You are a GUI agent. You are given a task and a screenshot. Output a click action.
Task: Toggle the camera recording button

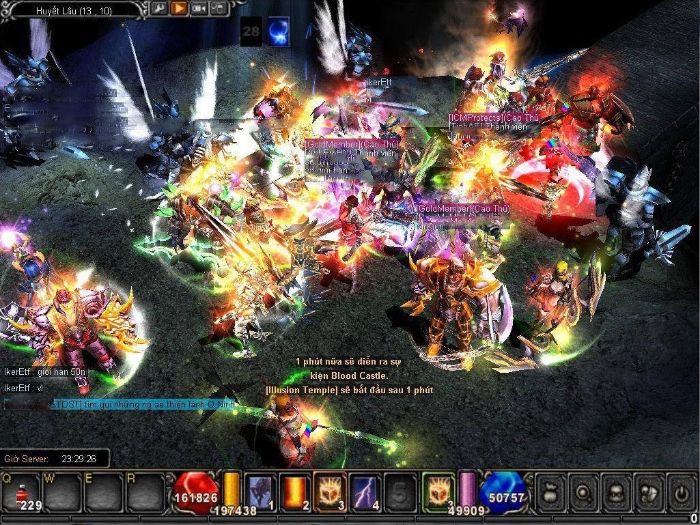200,8
